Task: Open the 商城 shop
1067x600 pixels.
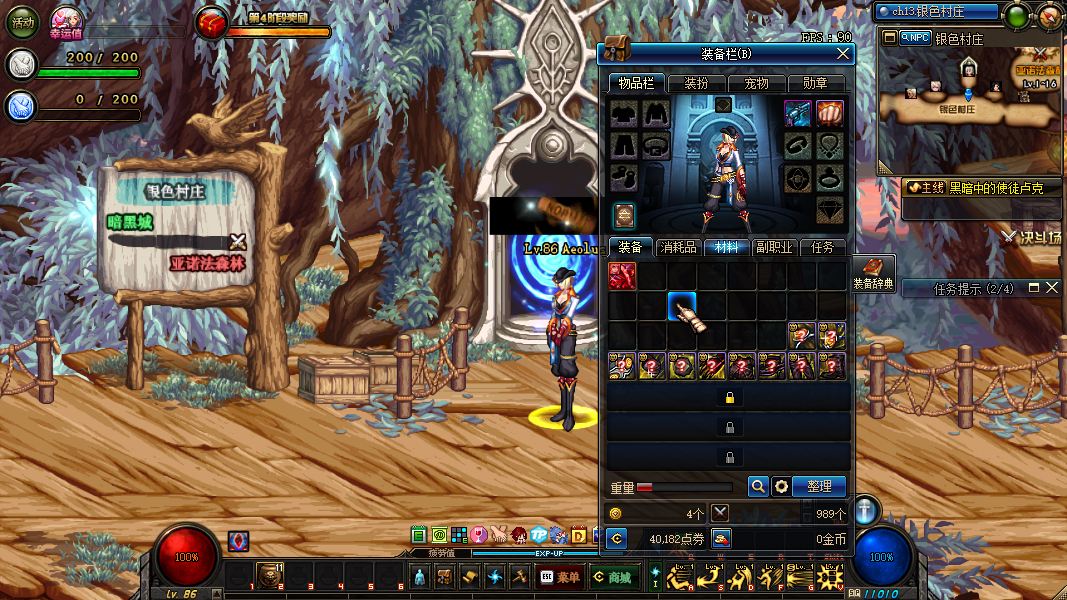Action: pos(612,576)
